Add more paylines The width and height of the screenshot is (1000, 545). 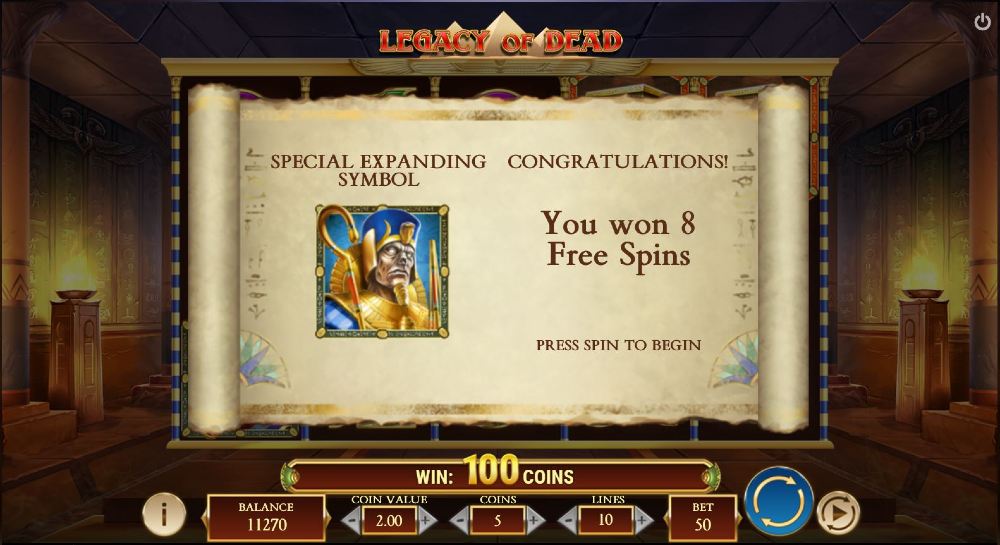(643, 520)
